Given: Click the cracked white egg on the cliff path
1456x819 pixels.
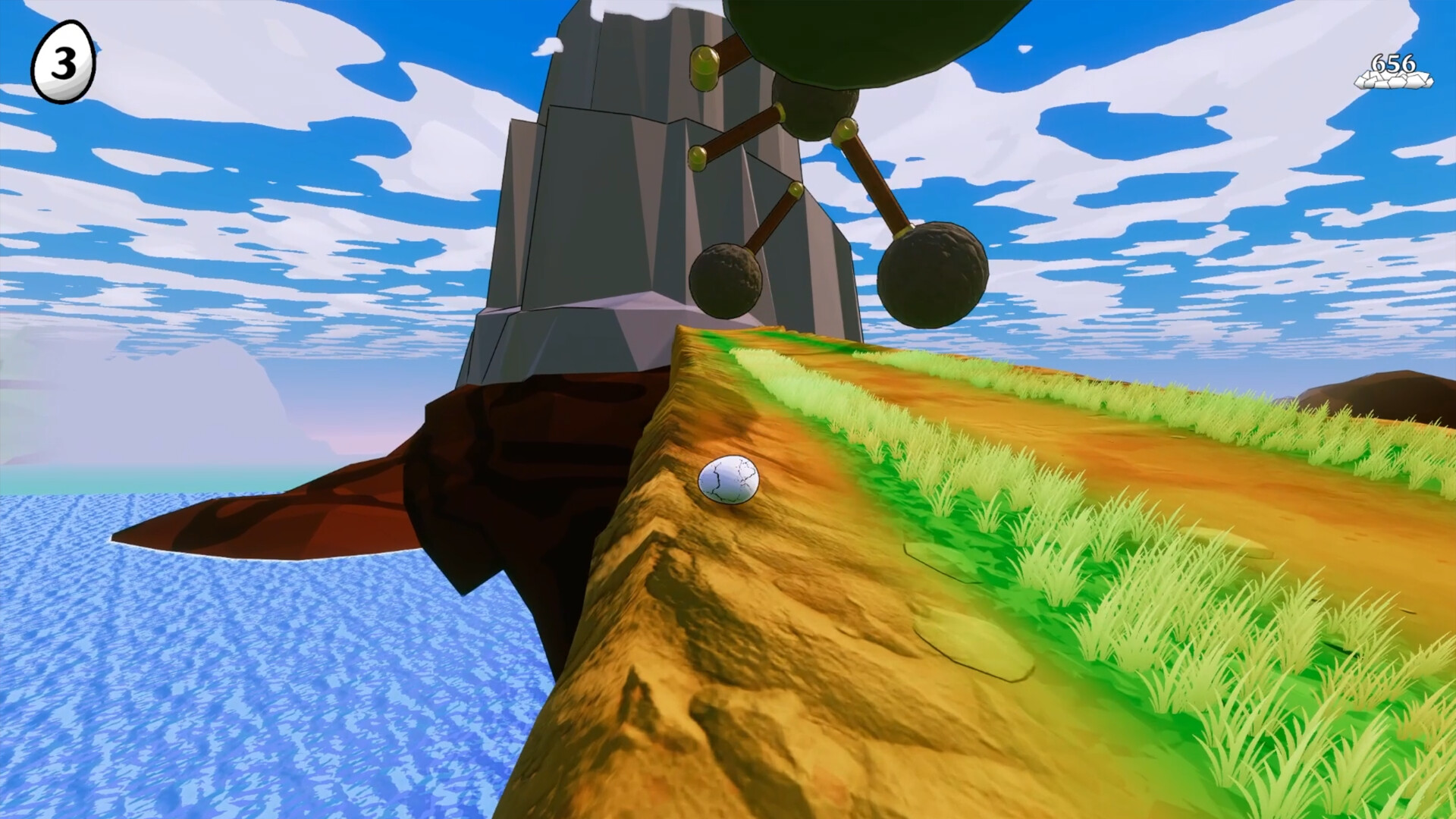Looking at the screenshot, I should pyautogui.click(x=726, y=480).
